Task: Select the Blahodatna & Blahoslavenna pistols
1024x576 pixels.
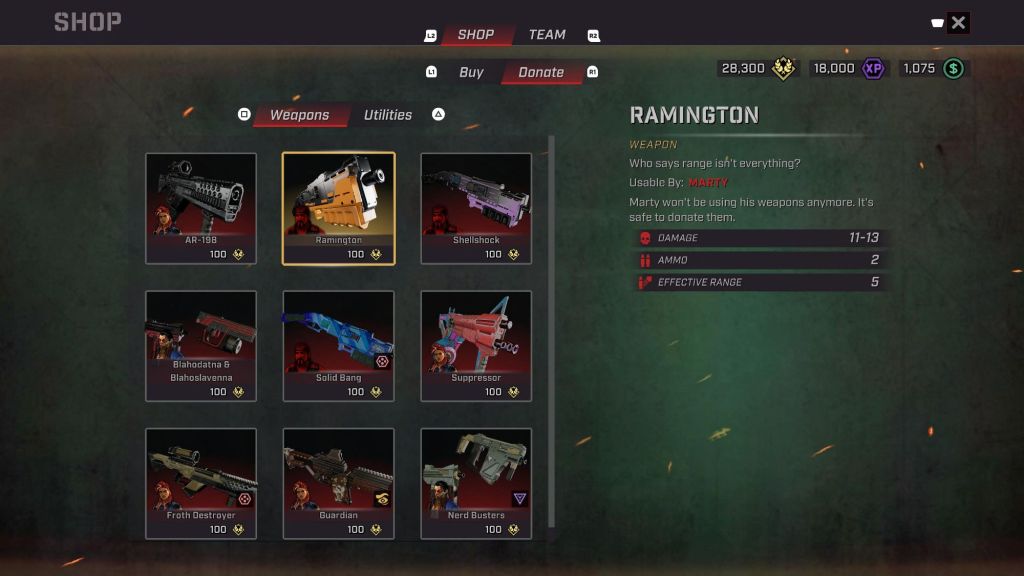Action: coord(201,346)
